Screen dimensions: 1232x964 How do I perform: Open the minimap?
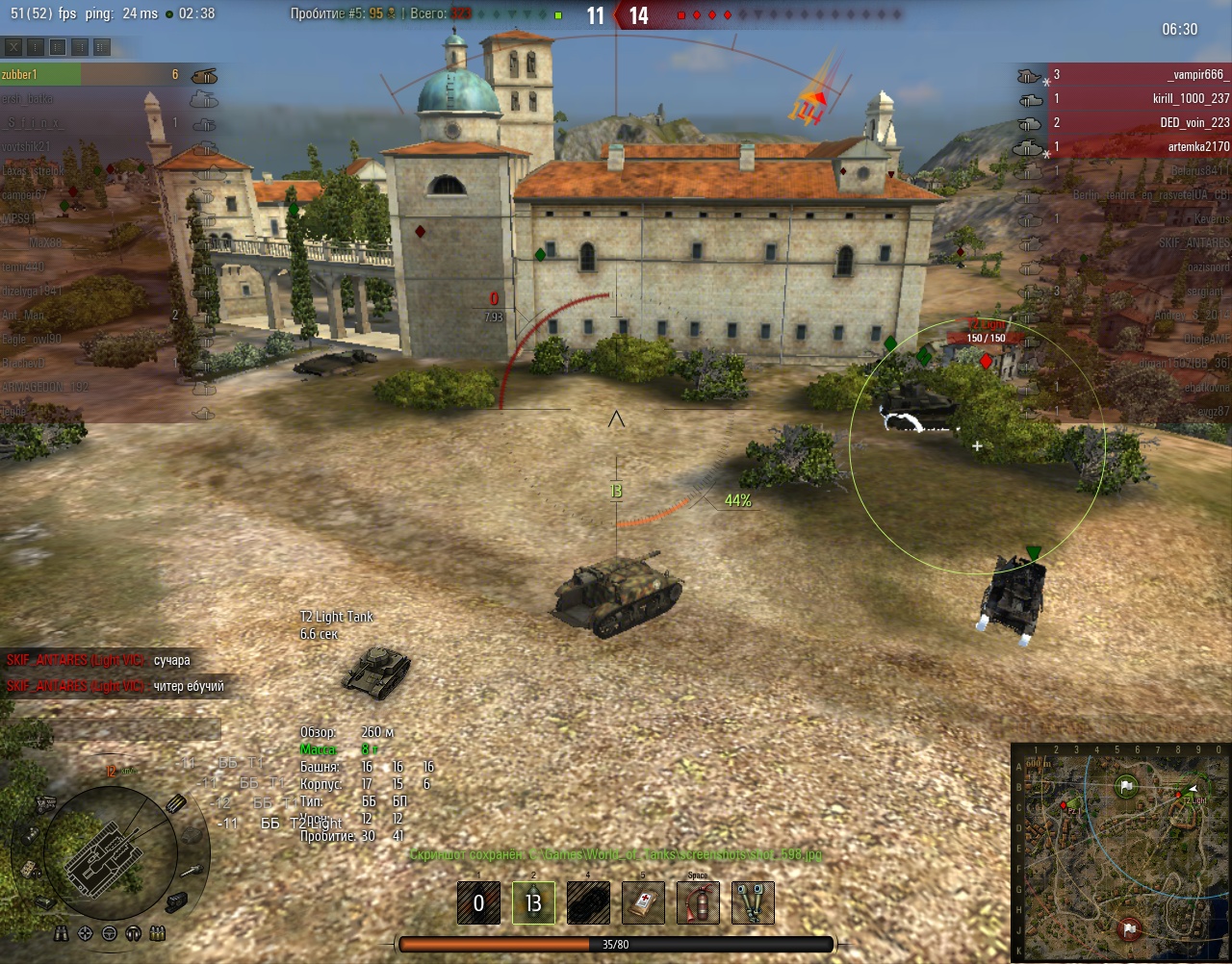point(1120,852)
